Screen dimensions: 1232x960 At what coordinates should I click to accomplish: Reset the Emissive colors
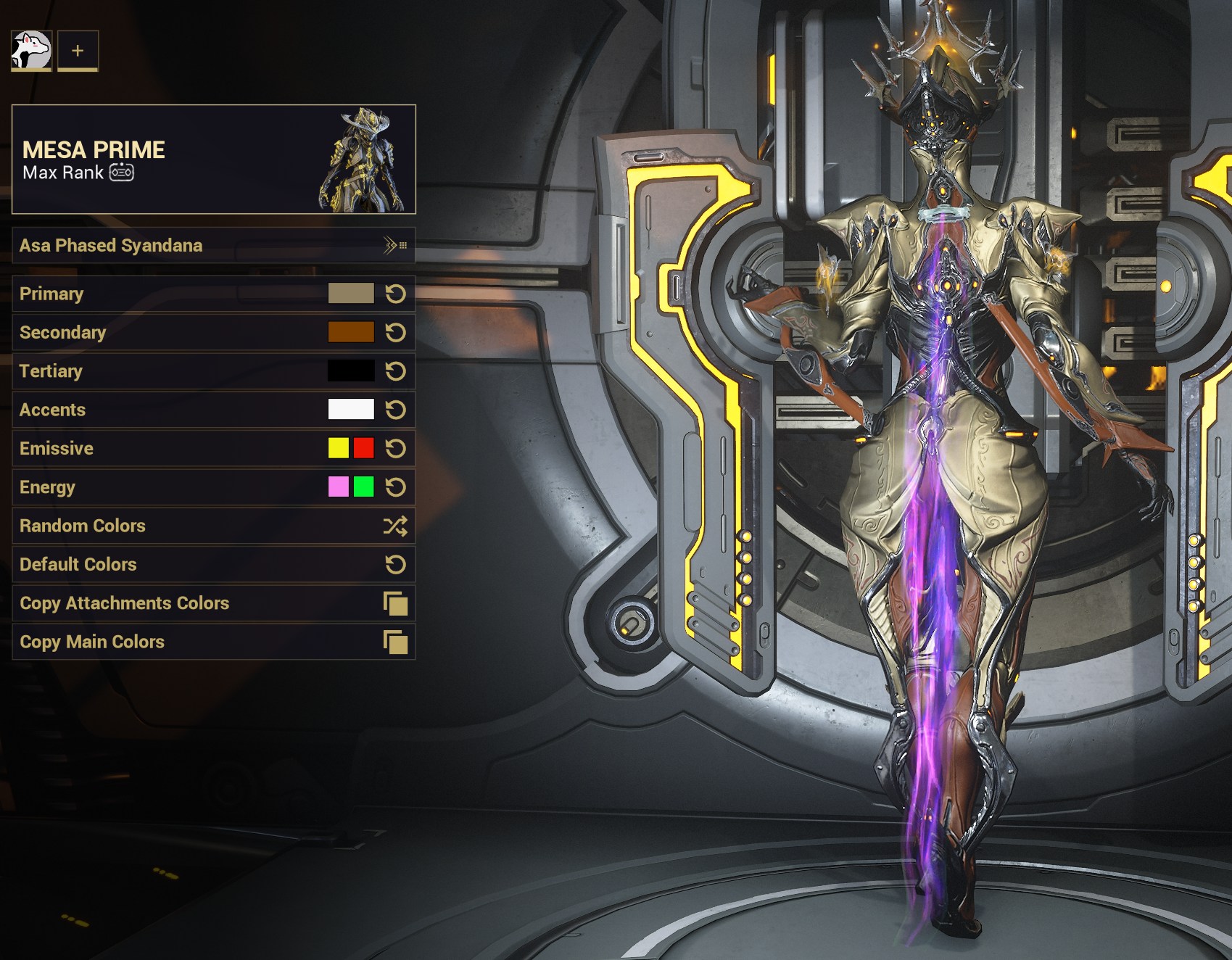pos(395,449)
